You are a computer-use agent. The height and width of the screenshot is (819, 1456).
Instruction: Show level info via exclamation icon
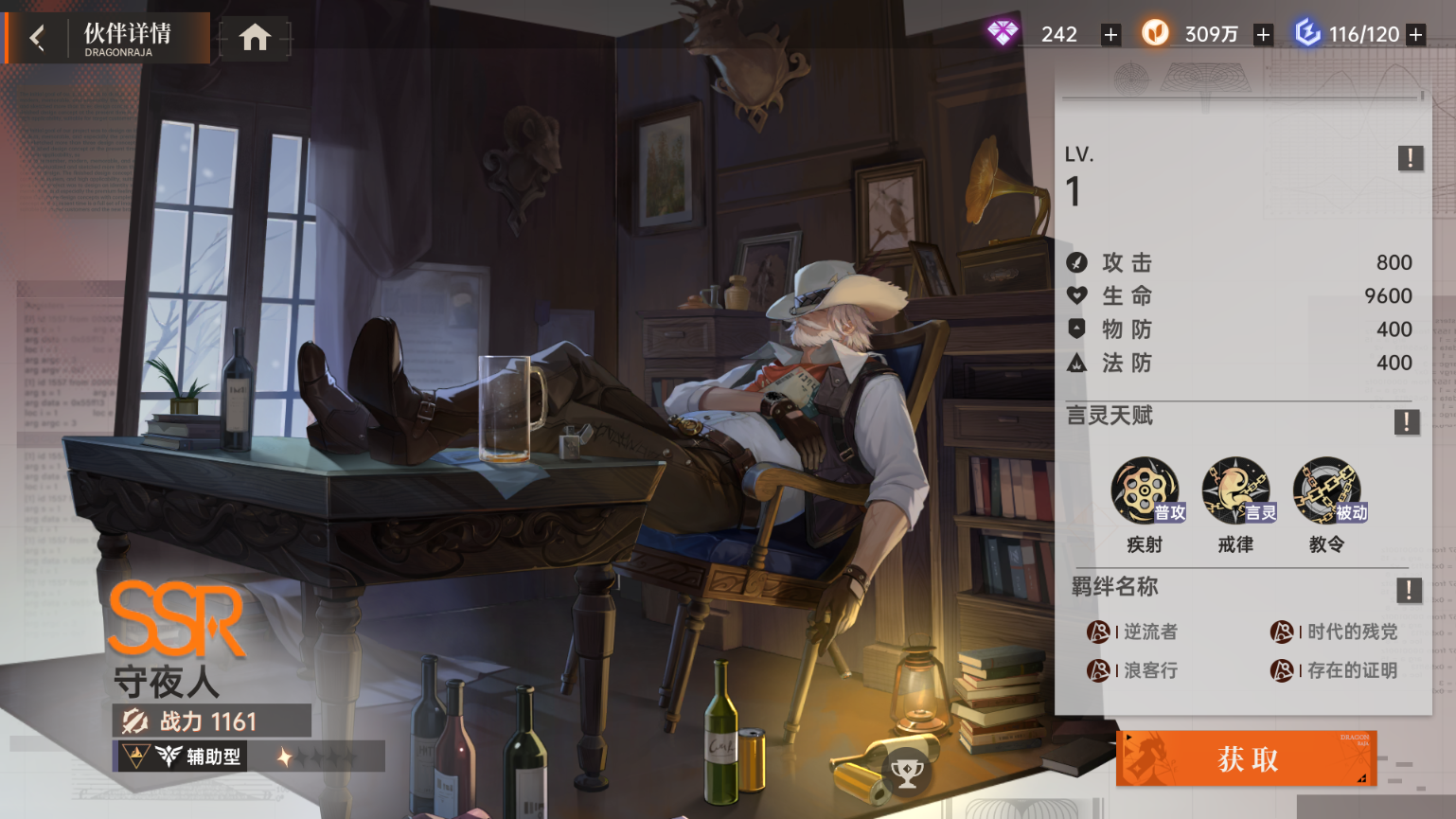pos(1410,158)
